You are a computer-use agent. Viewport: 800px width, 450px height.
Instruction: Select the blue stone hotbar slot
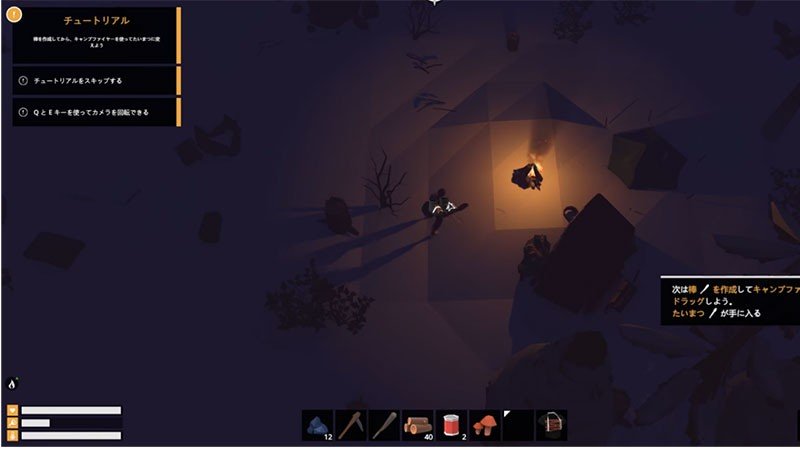pos(318,425)
